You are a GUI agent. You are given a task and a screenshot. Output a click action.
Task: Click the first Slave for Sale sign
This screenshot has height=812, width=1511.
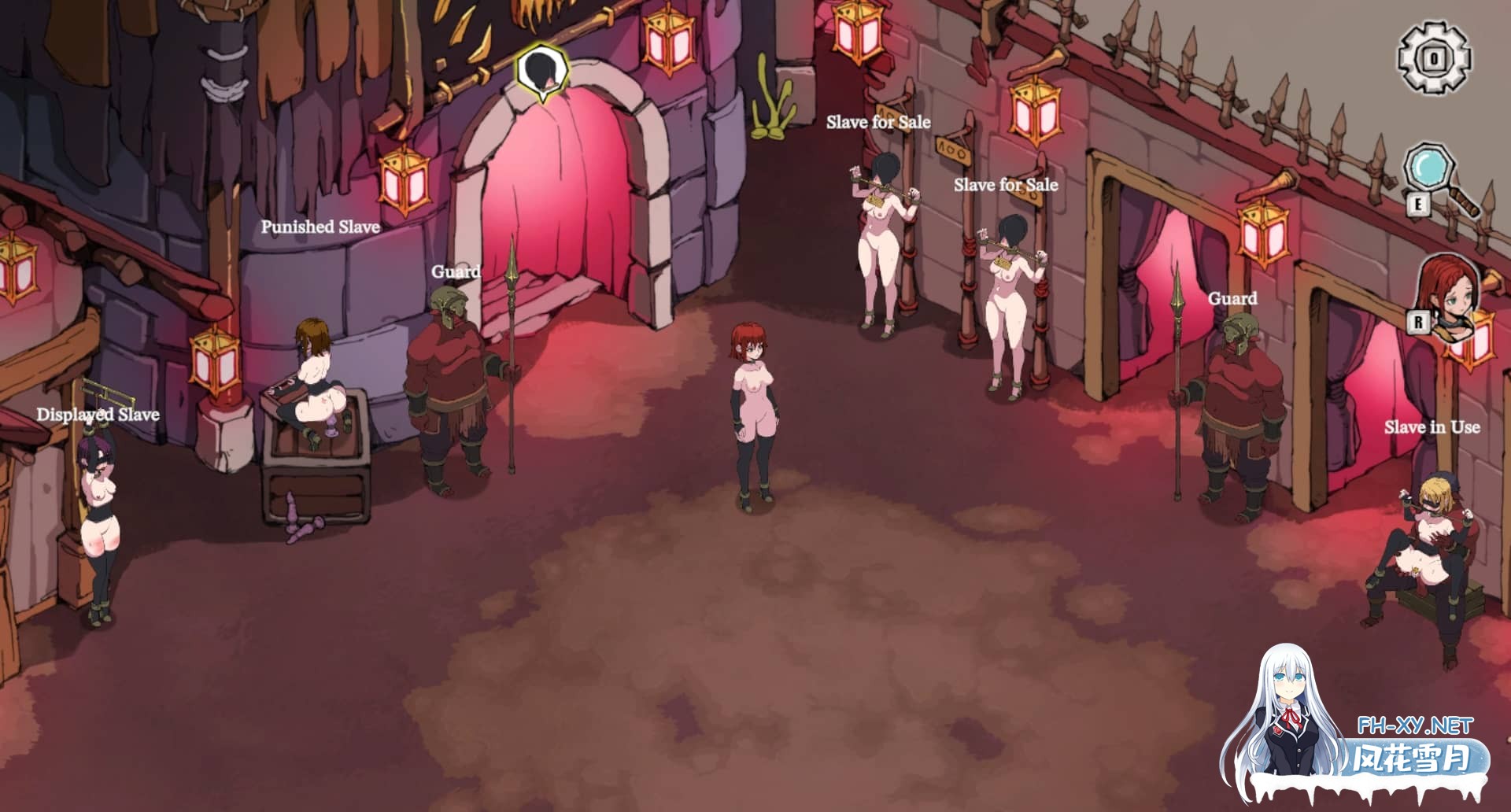tap(879, 121)
